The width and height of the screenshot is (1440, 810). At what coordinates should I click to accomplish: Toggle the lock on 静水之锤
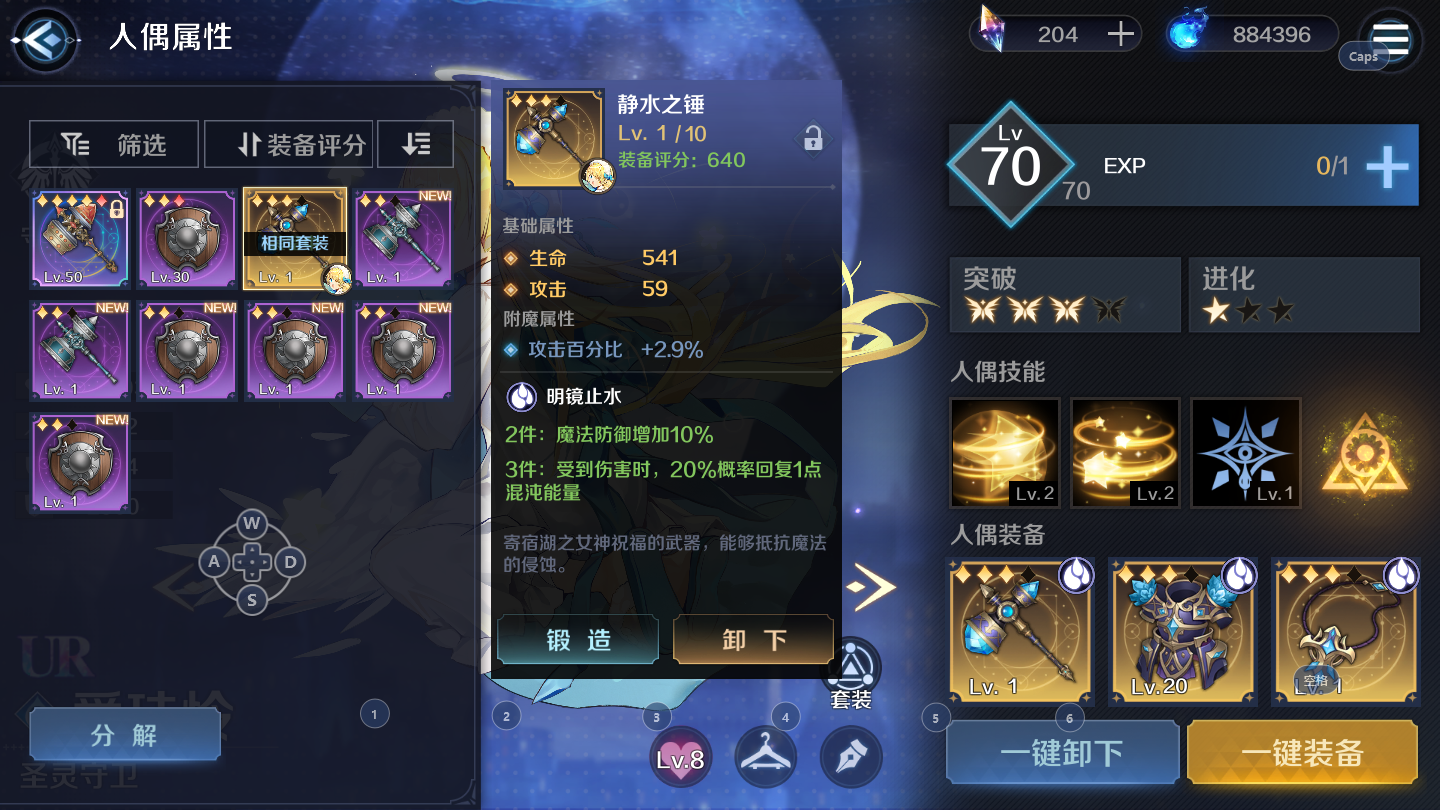pyautogui.click(x=812, y=138)
